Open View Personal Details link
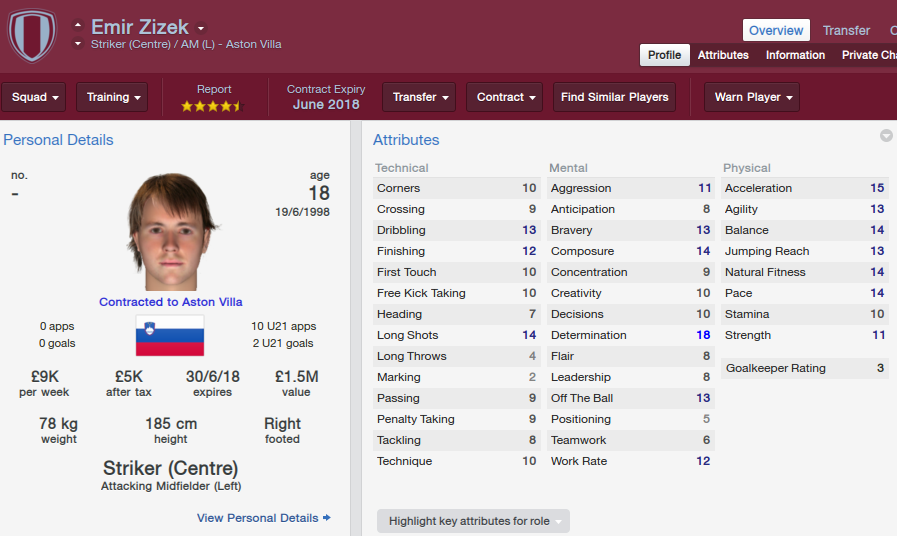This screenshot has height=536, width=897. [x=264, y=518]
